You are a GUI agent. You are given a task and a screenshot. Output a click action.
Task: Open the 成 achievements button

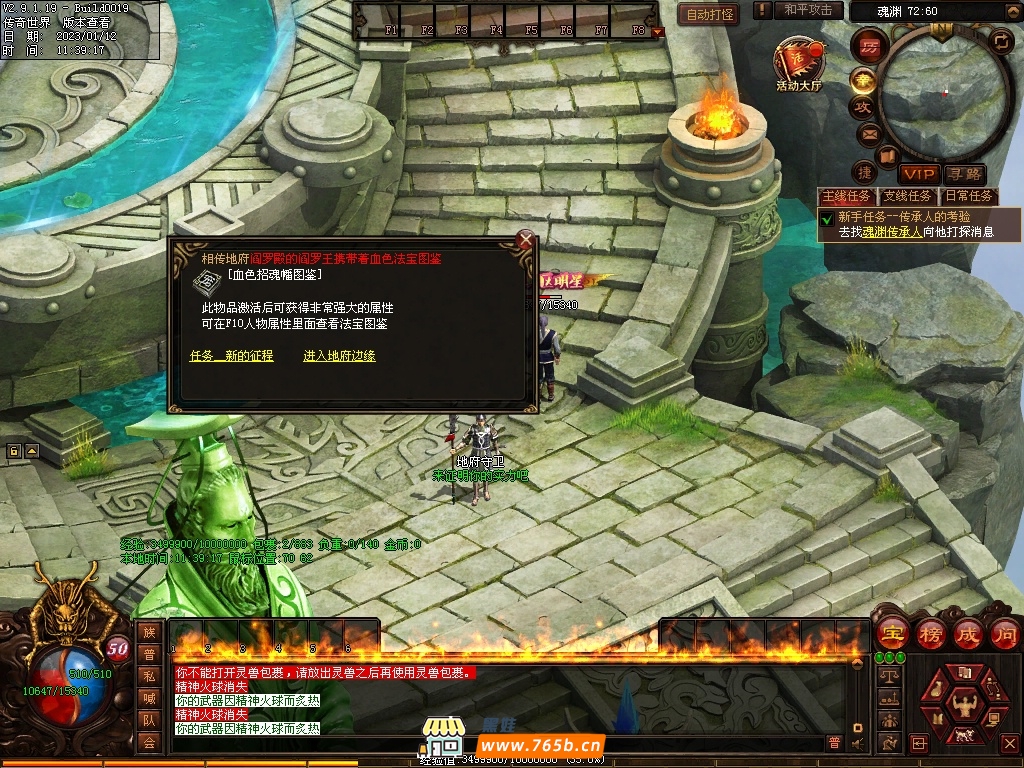[969, 634]
